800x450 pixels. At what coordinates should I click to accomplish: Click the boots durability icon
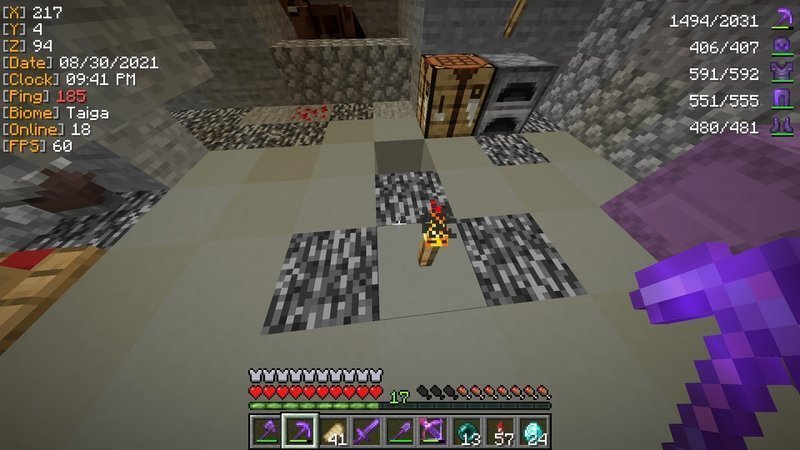pos(781,126)
